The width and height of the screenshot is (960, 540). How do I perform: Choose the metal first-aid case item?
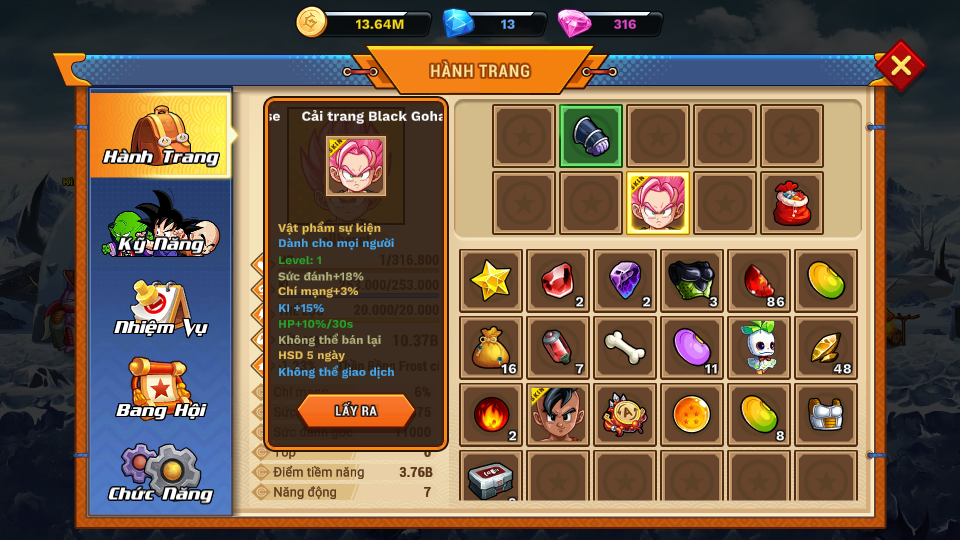coord(492,479)
